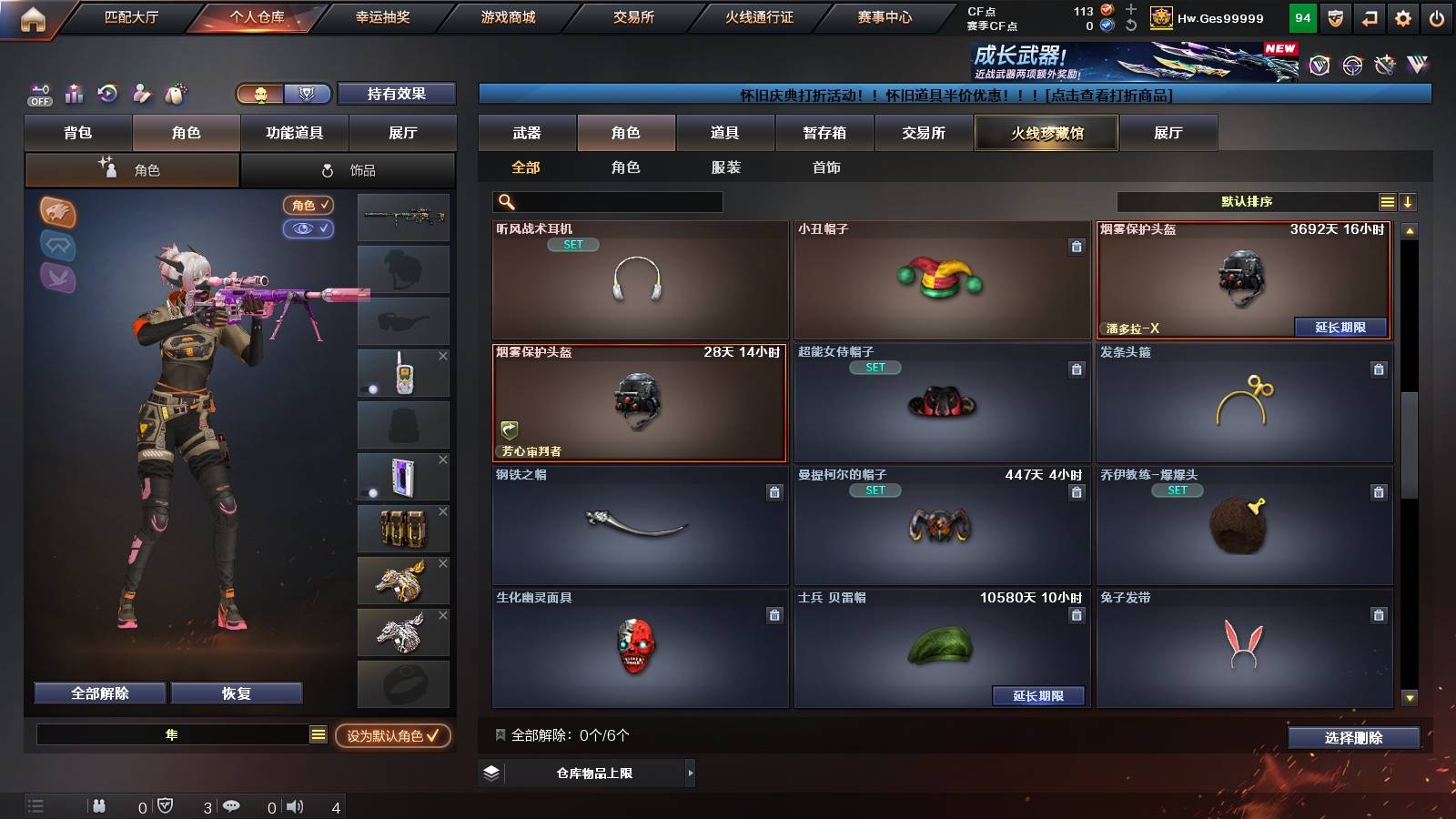Click the wrench weapon workshop icon below the banner

pos(1384,66)
